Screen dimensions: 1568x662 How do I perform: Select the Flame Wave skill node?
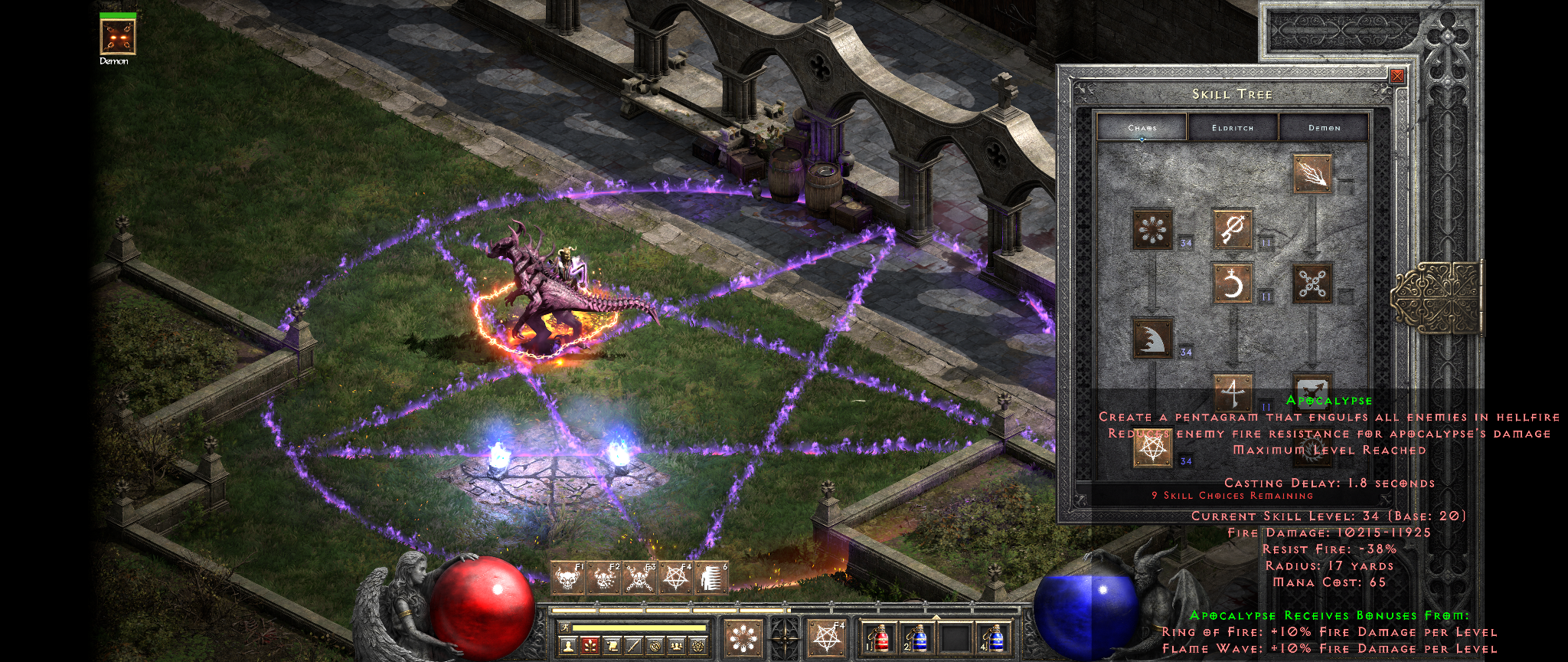tap(1152, 338)
